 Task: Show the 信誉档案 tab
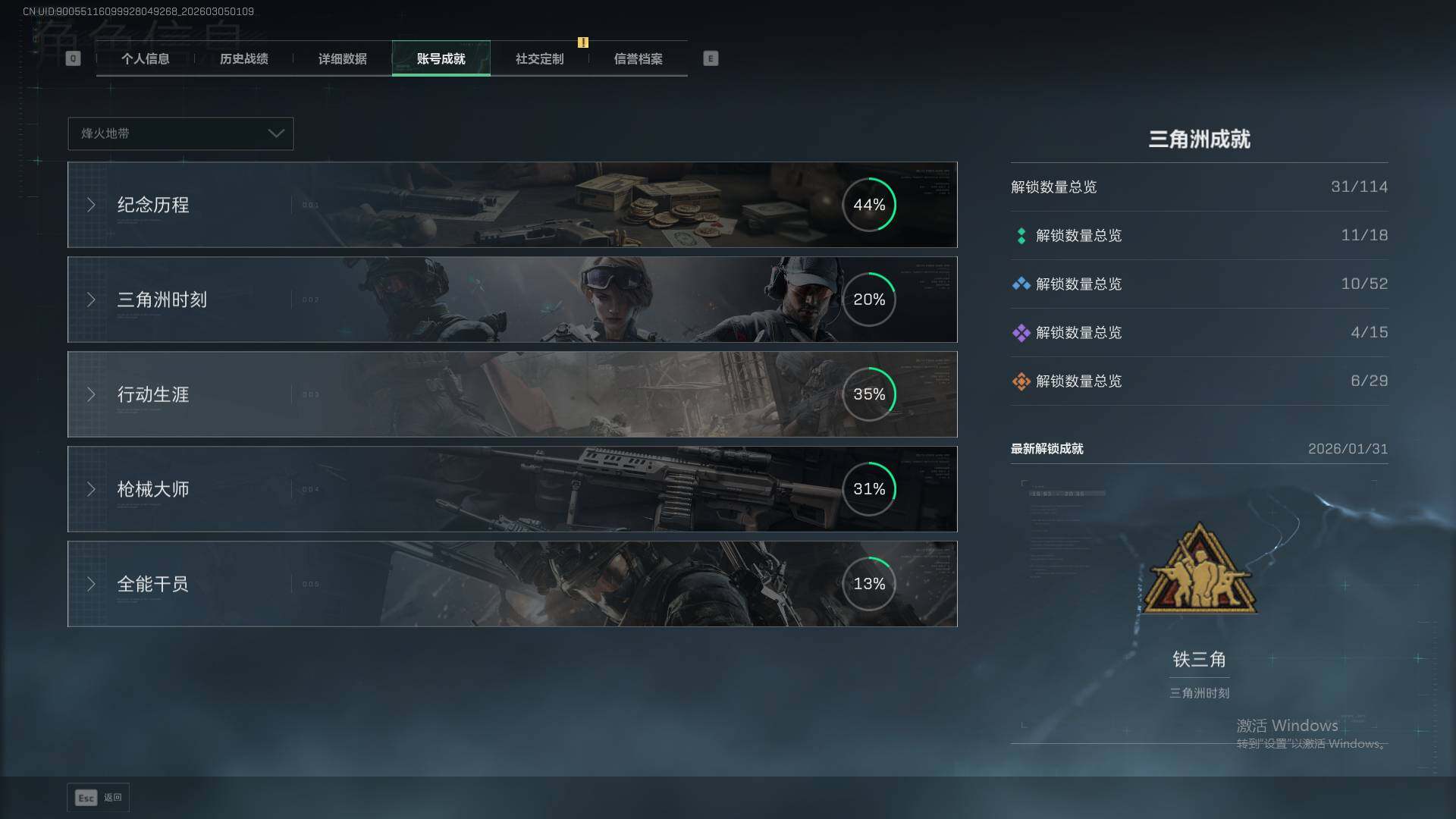(638, 59)
